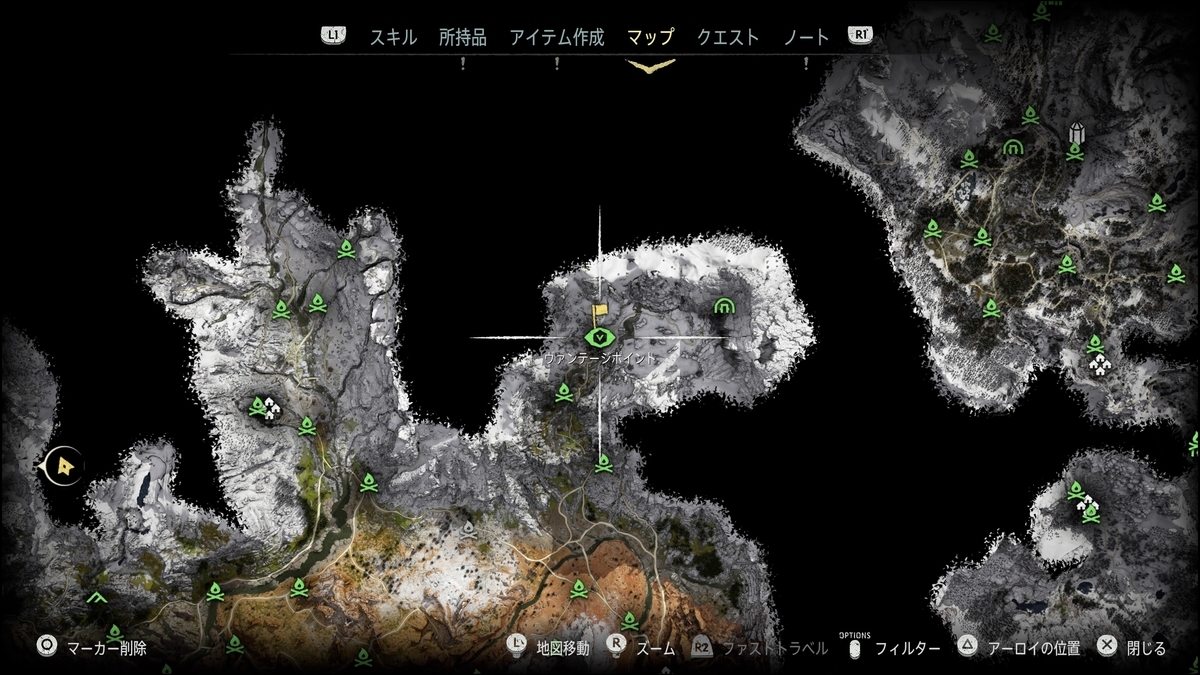Open the 所持品 inventory tab
The width and height of the screenshot is (1200, 675).
[x=463, y=38]
